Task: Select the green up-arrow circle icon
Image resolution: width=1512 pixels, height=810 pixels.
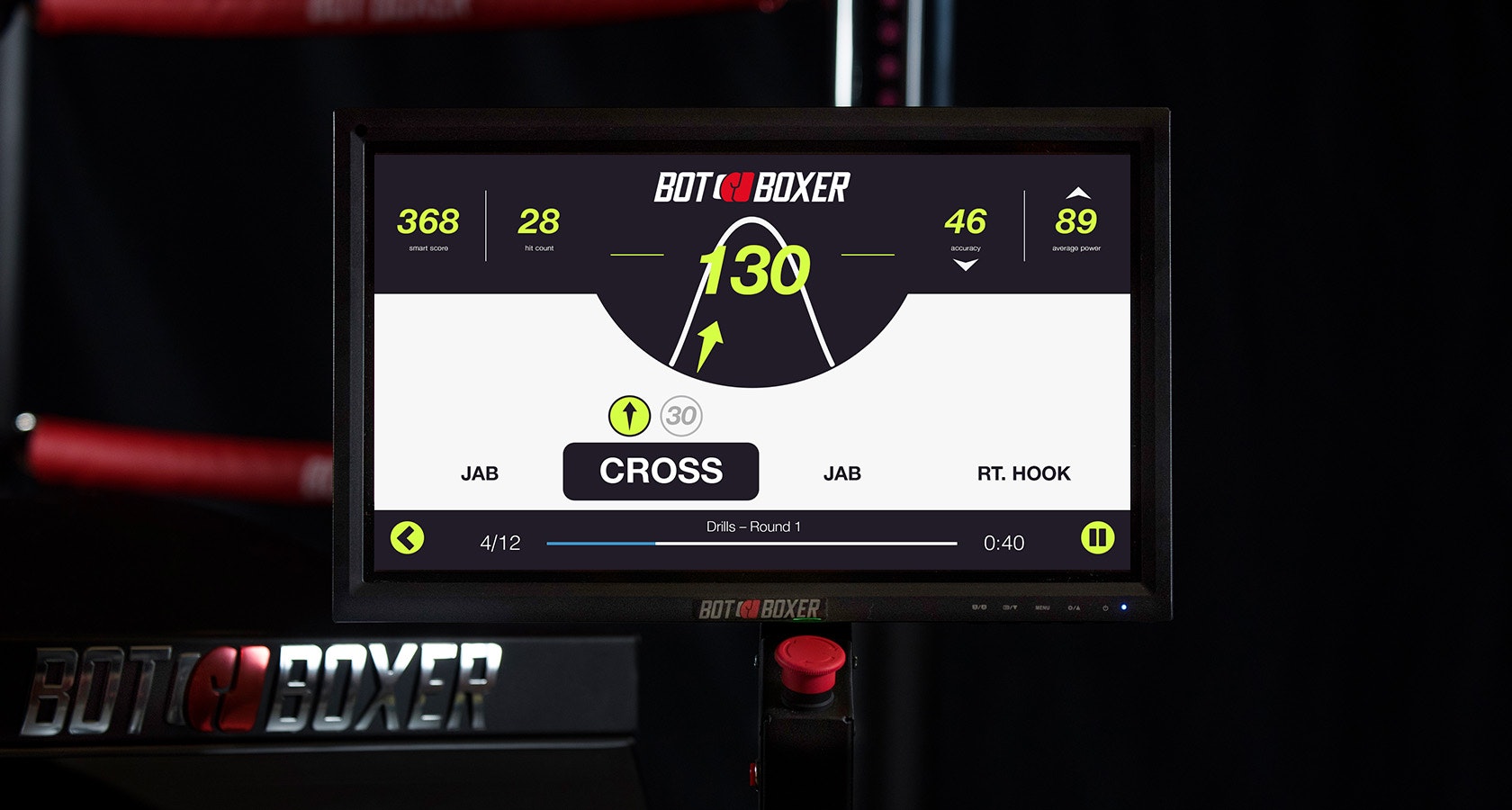Action: click(x=629, y=416)
